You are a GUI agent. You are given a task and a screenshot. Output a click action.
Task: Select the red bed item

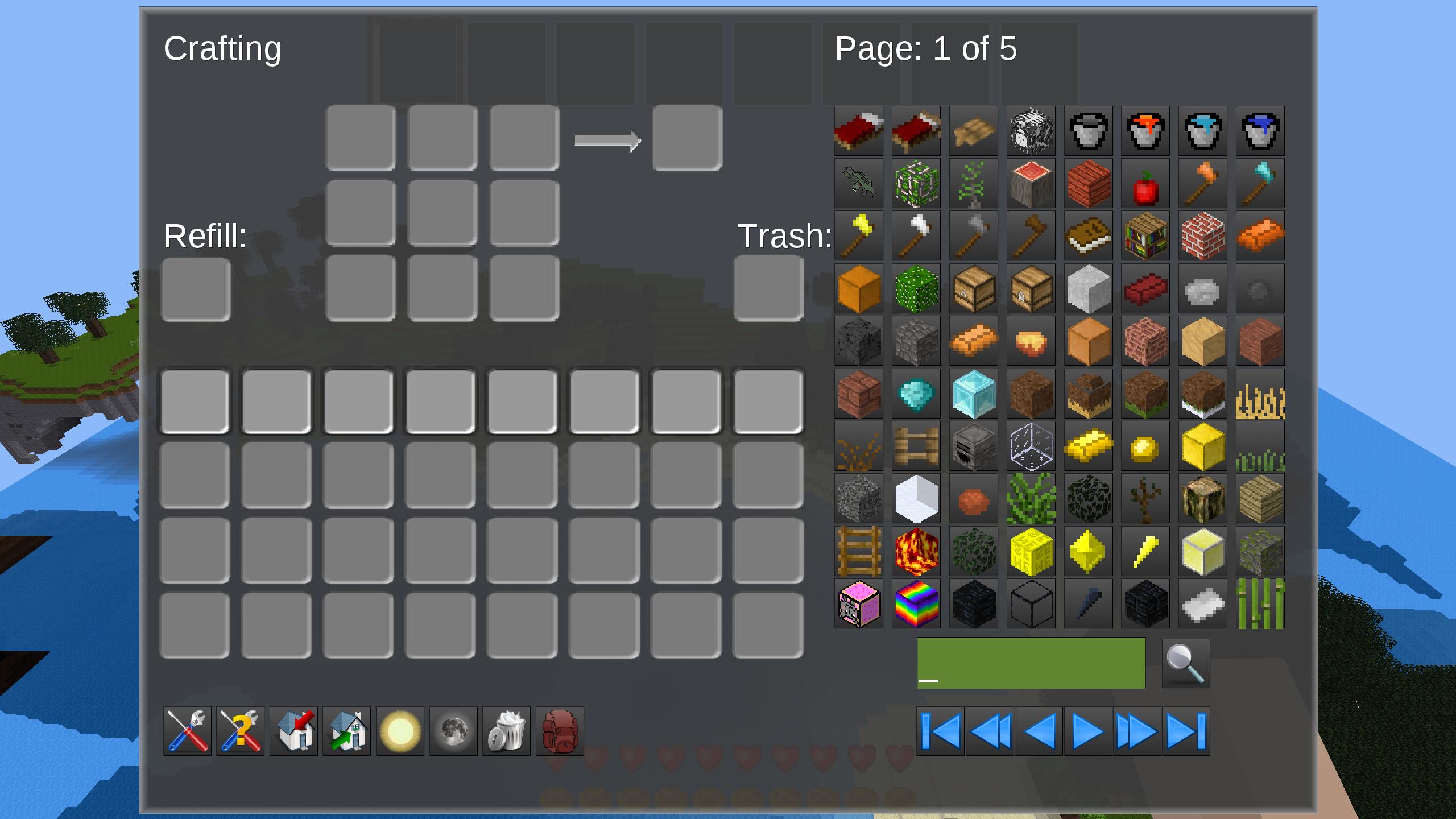(859, 131)
